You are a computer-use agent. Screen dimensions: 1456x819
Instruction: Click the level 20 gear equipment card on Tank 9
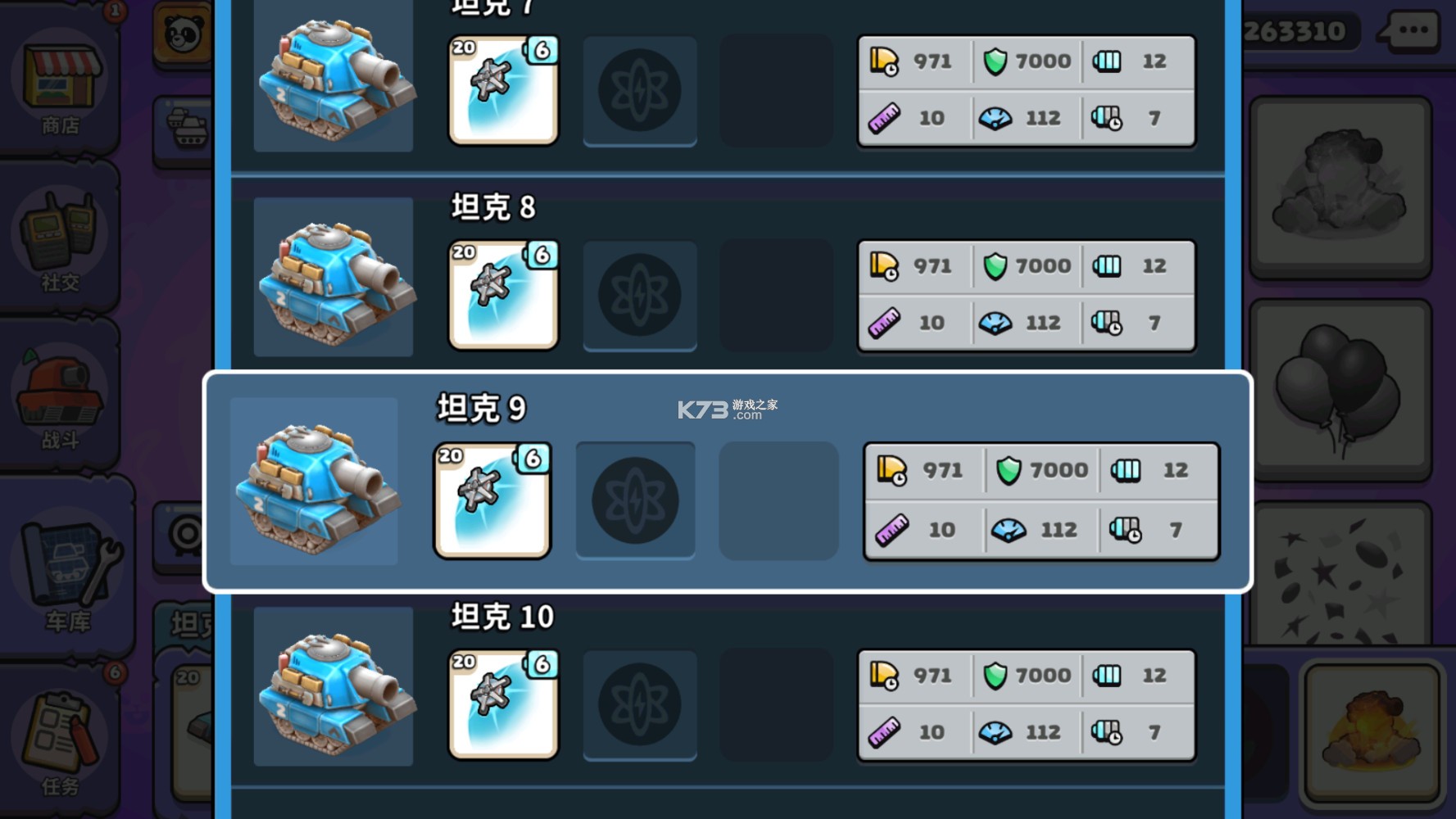point(492,500)
